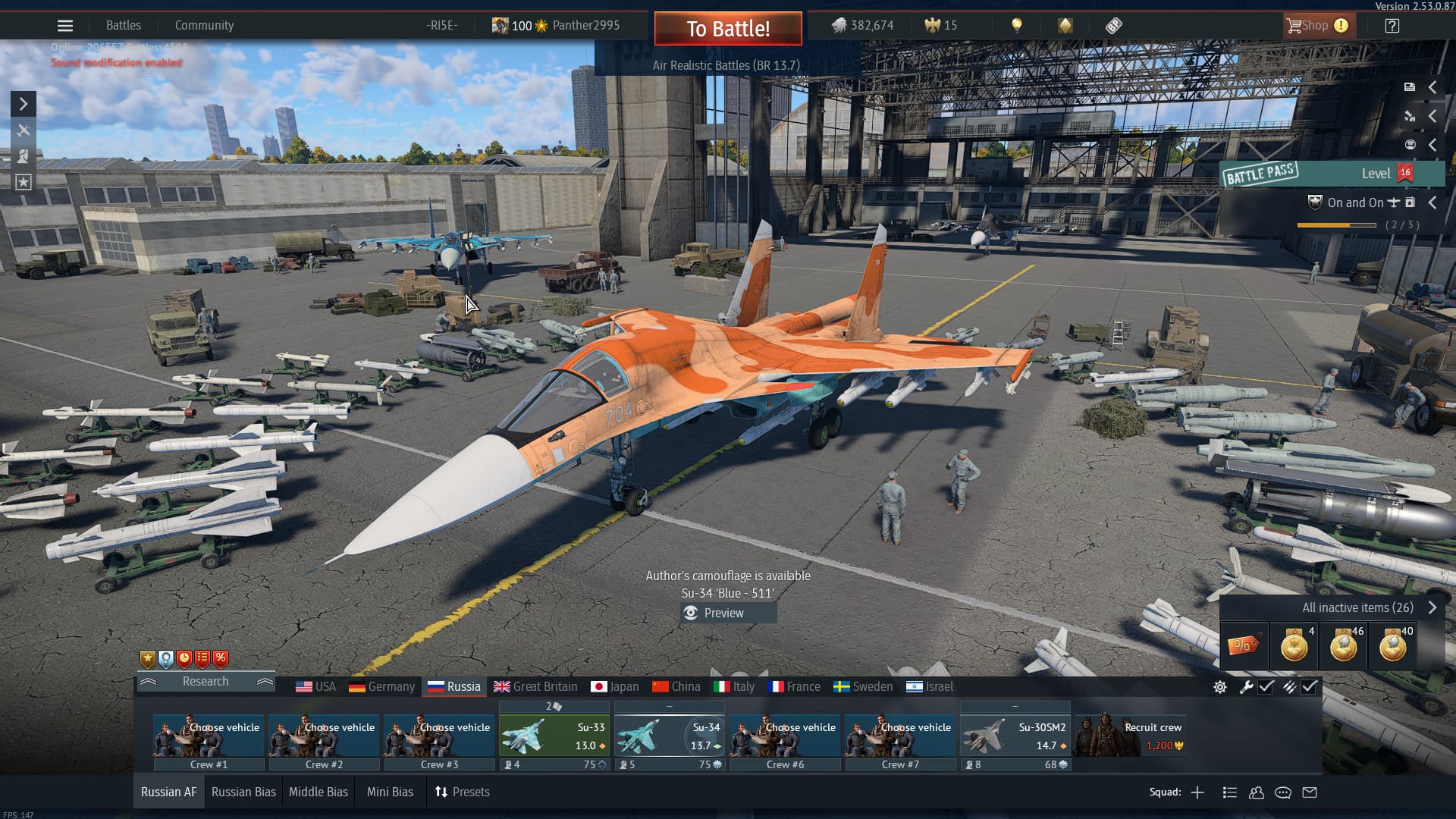Image resolution: width=1456 pixels, height=819 pixels.
Task: Open the Research tree panel
Action: point(206,681)
